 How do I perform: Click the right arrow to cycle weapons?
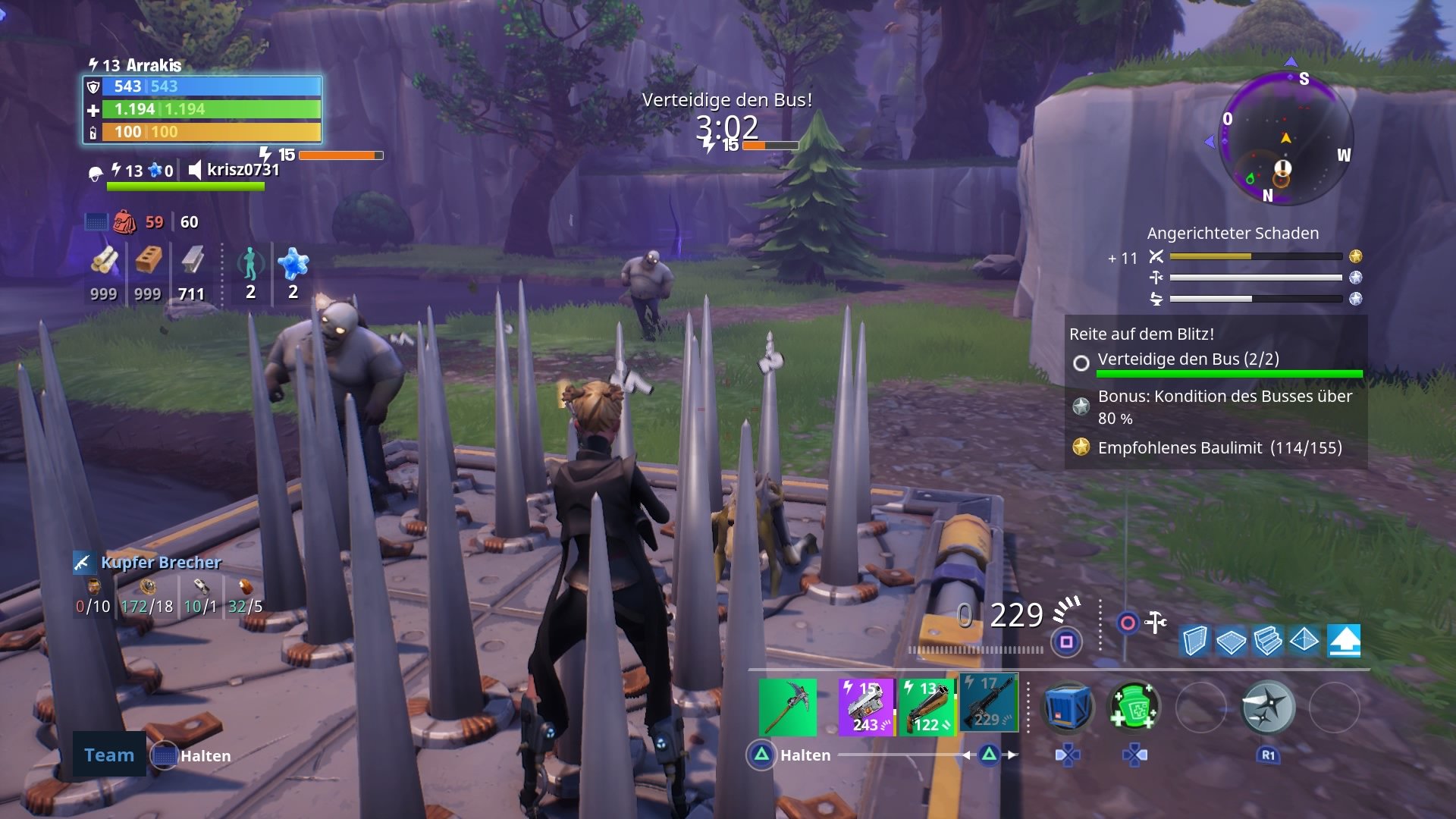1010,755
